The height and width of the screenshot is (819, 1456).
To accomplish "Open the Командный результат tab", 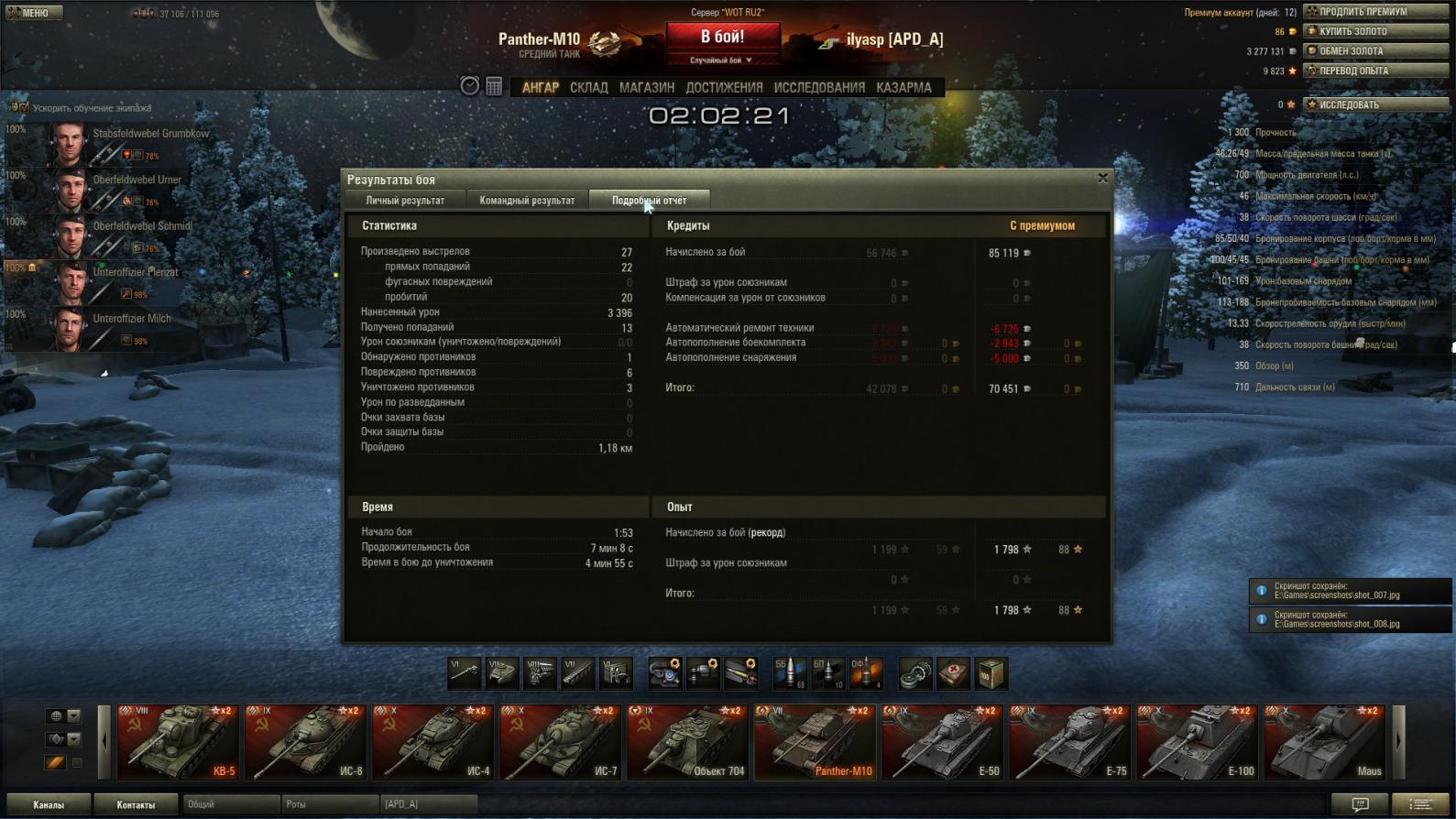I will (527, 201).
